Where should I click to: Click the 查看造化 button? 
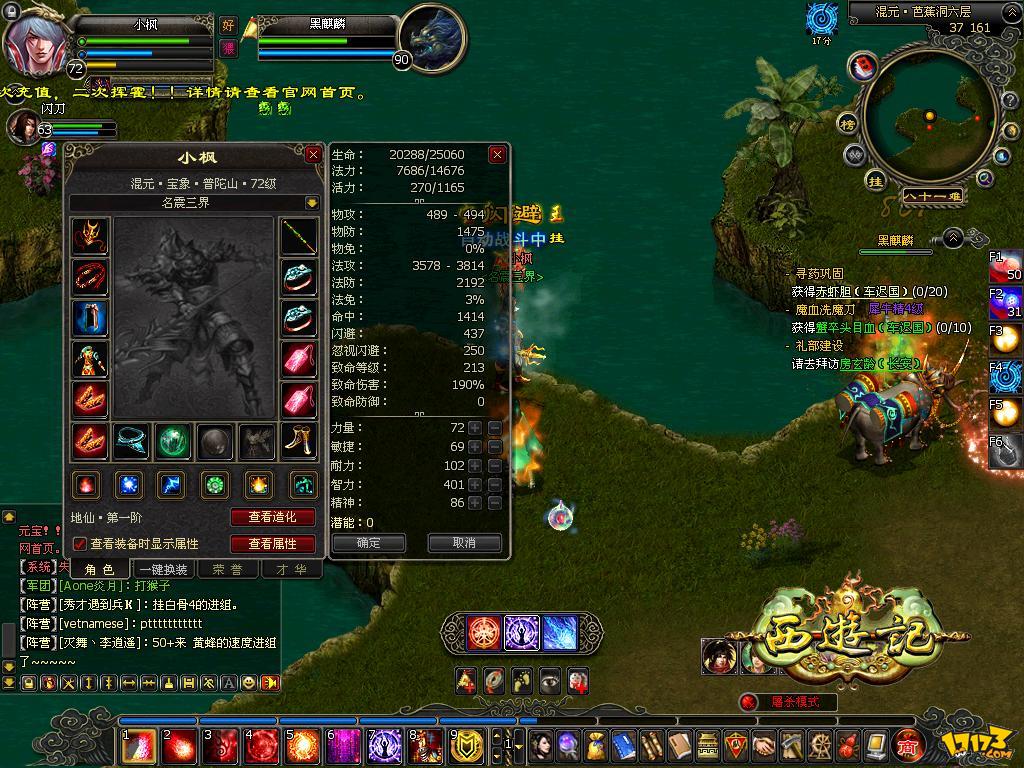[273, 517]
